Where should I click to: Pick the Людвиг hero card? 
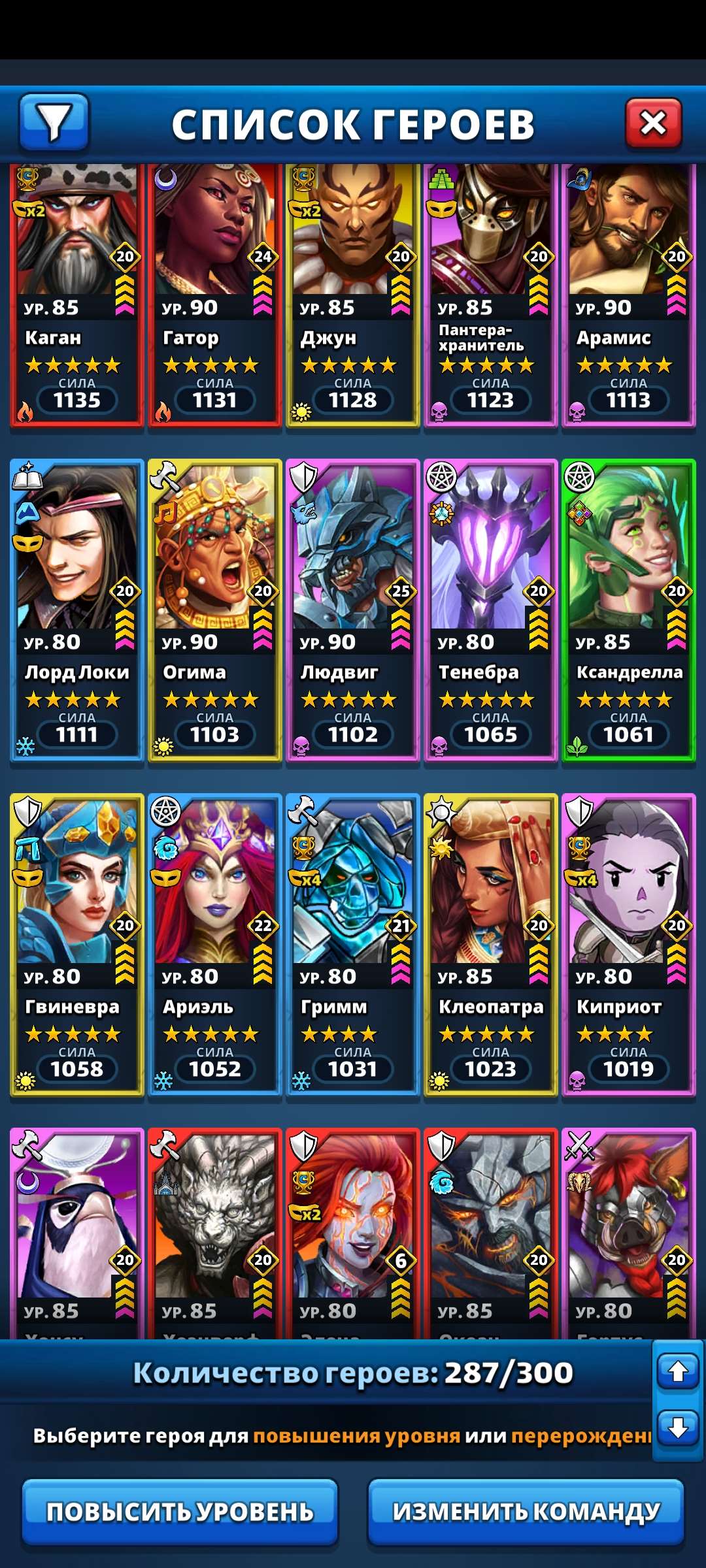353,611
